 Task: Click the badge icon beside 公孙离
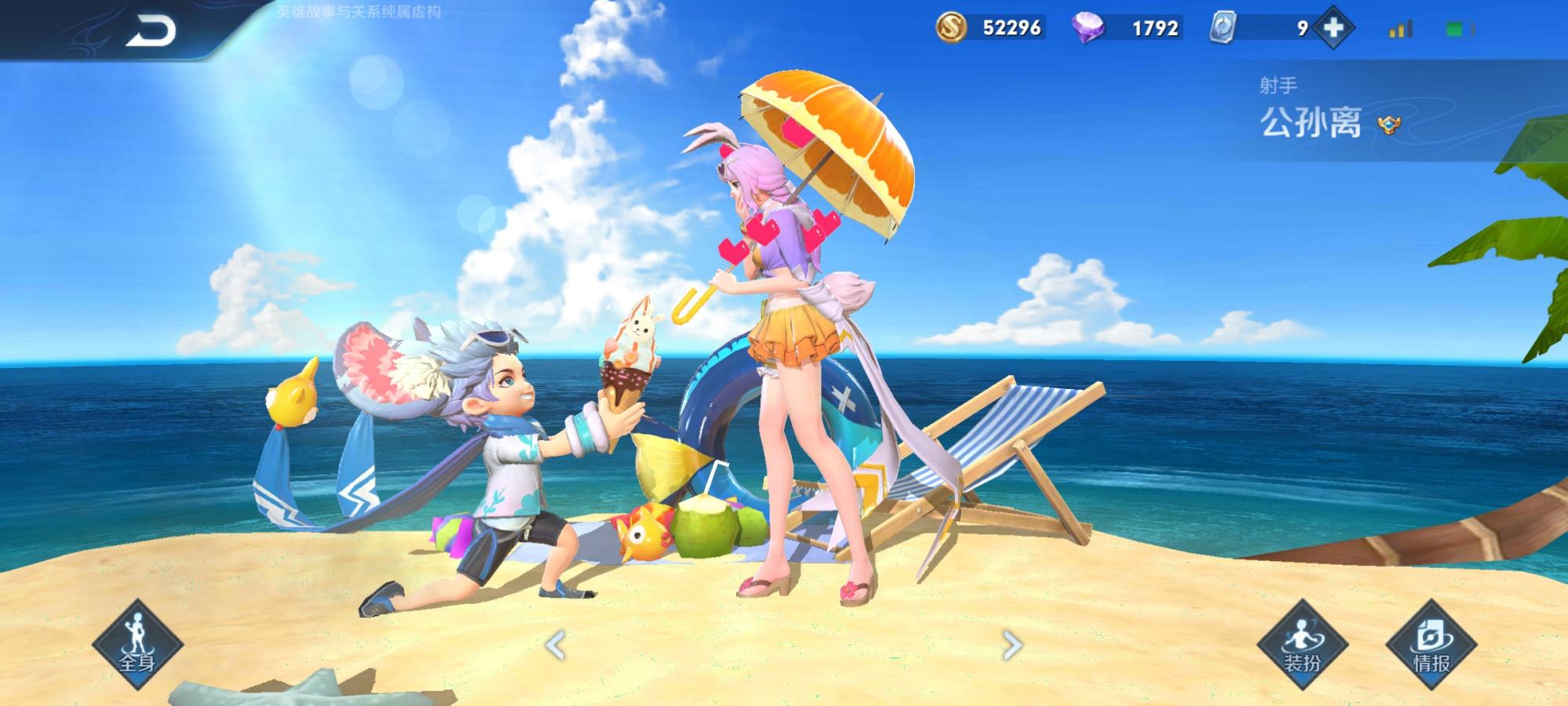(1389, 125)
